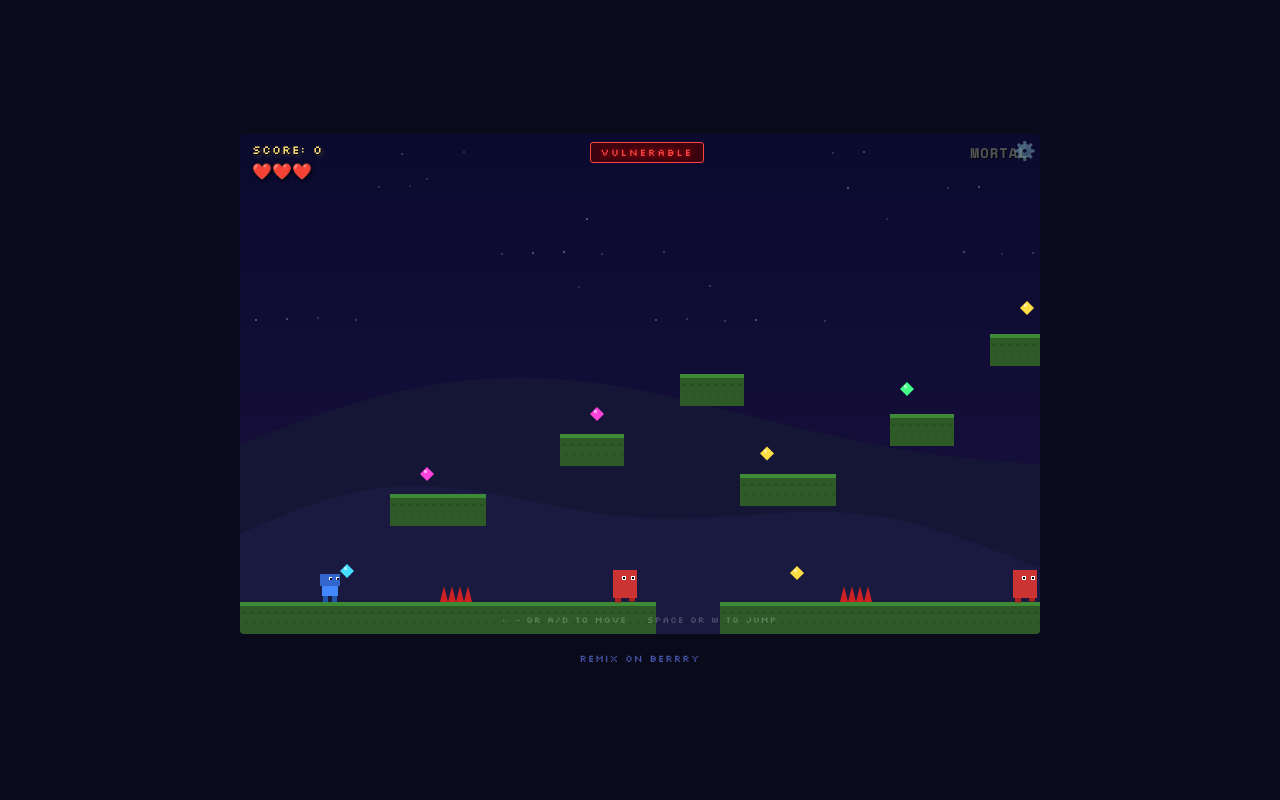The height and width of the screenshot is (800, 1280).
Task: Click the SCORE: 0 text display
Action: [287, 149]
